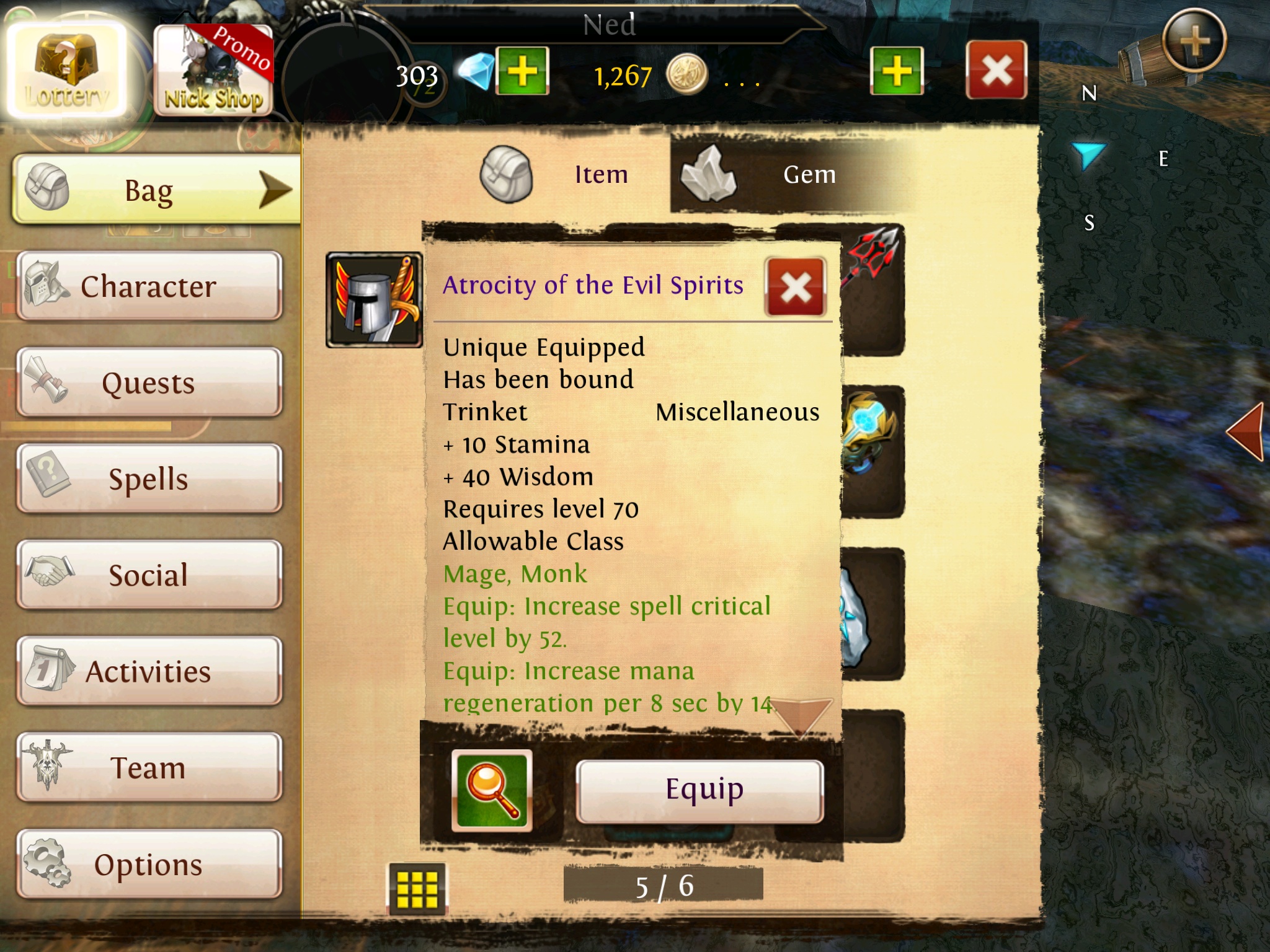Open the Character menu
The height and width of the screenshot is (952, 1270).
tap(149, 286)
